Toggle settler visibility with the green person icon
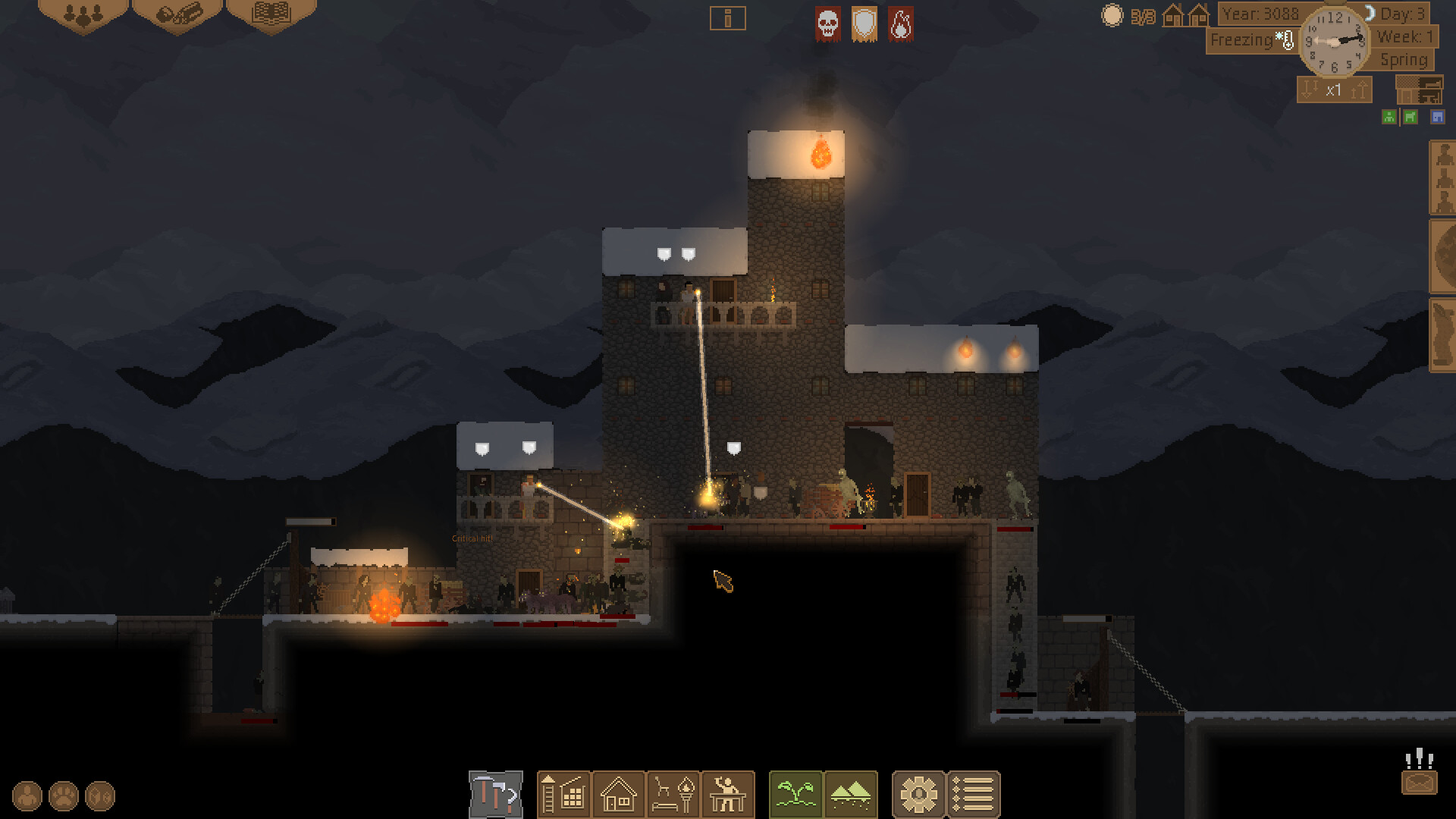Viewport: 1456px width, 819px height. coord(1388,117)
